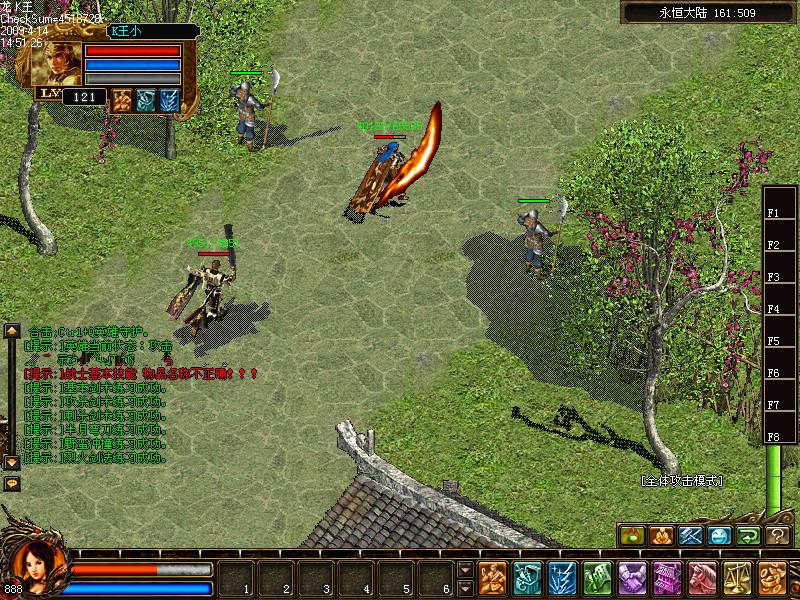Open the teal sword-and-armor equipment icon

pos(527,577)
